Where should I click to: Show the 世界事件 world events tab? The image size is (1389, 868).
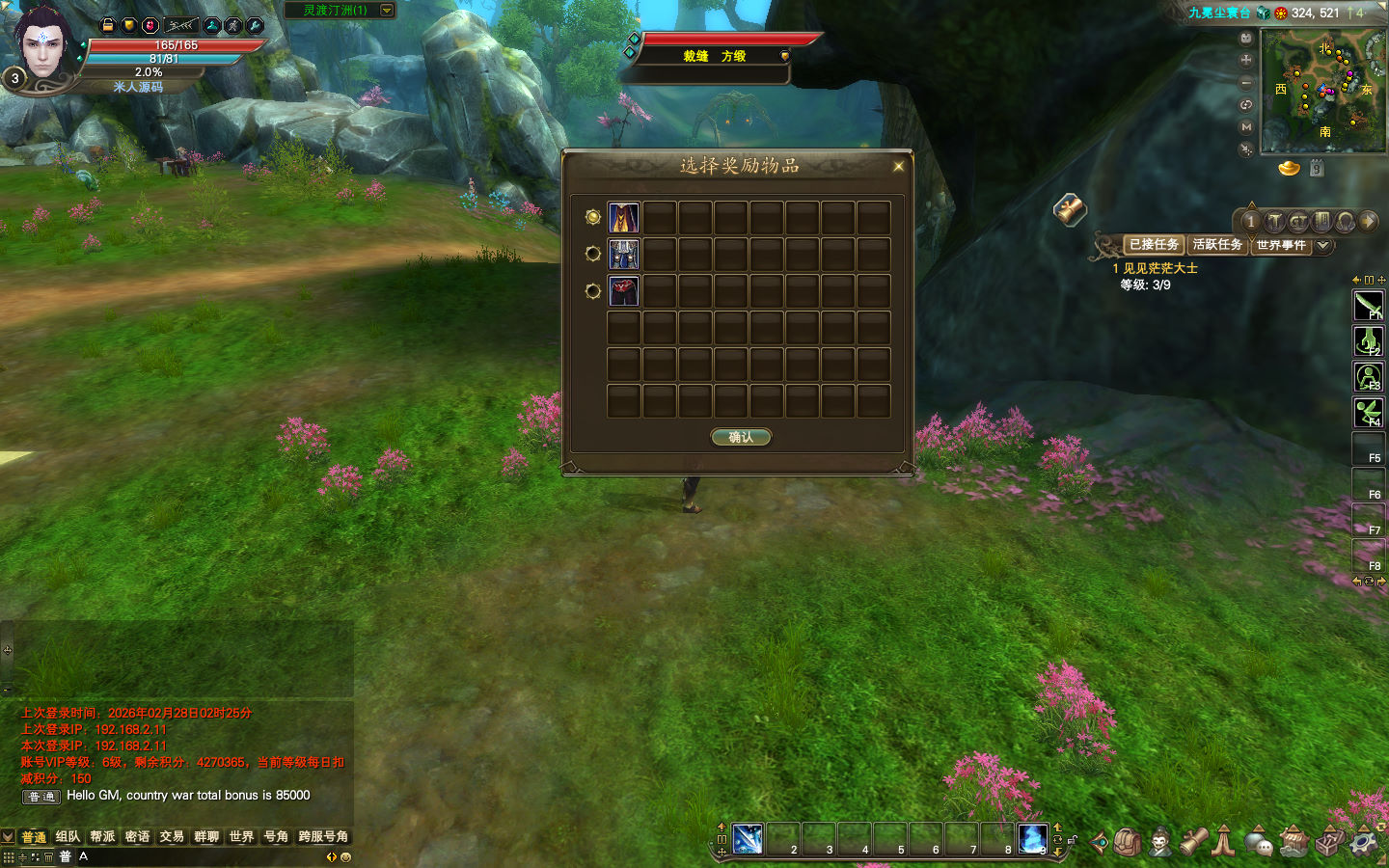click(1280, 245)
